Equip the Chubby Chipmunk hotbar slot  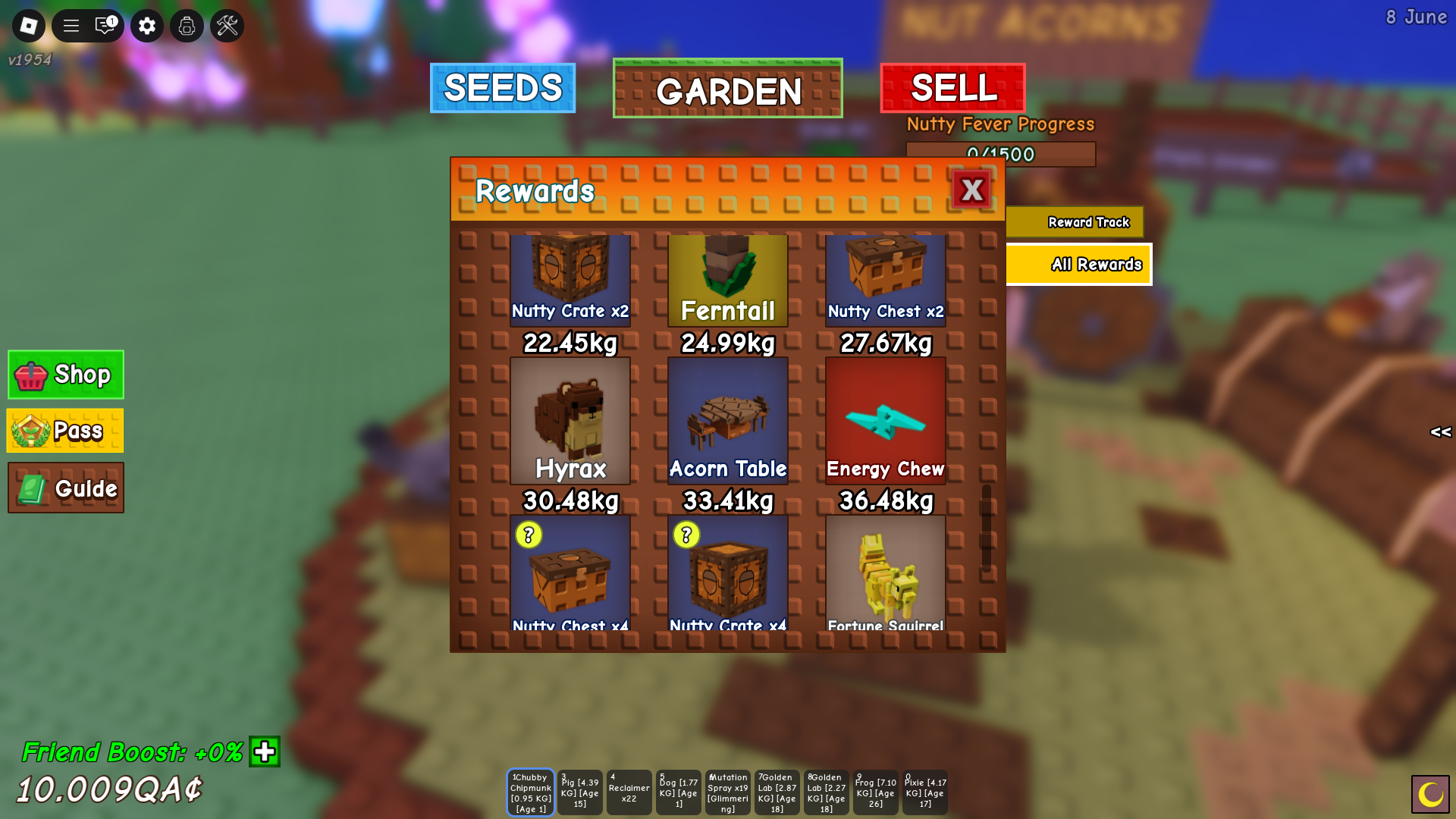(x=531, y=792)
